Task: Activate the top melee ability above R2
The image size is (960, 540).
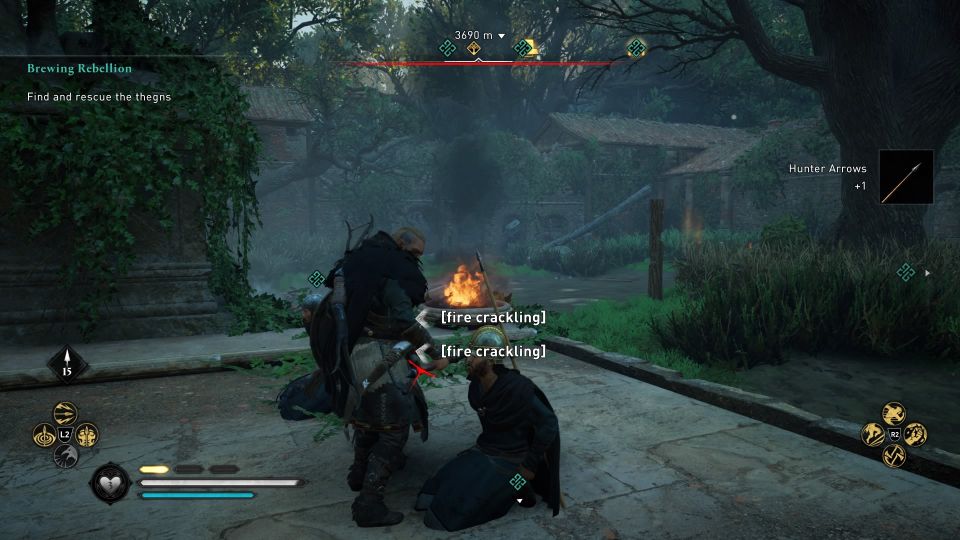Action: 894,413
